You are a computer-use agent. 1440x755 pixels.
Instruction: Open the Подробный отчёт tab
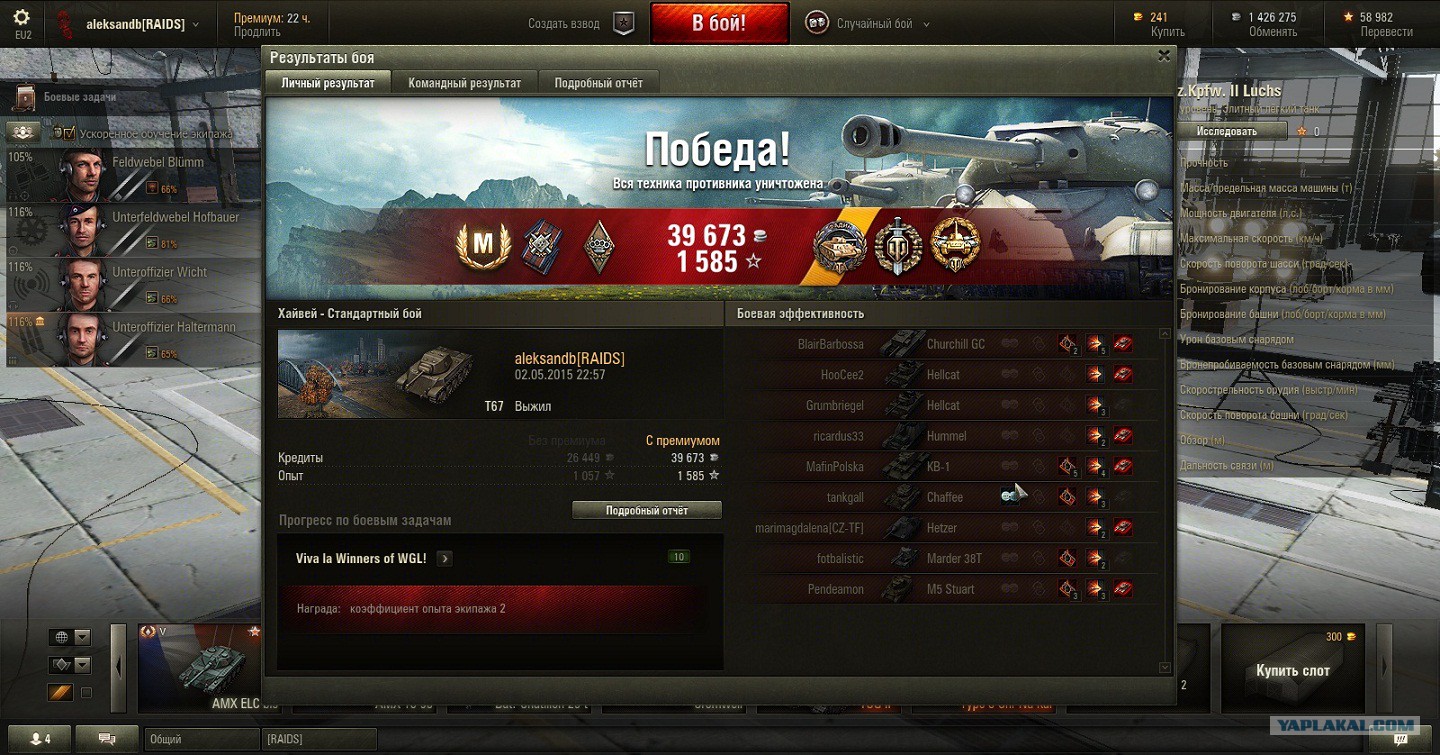598,83
